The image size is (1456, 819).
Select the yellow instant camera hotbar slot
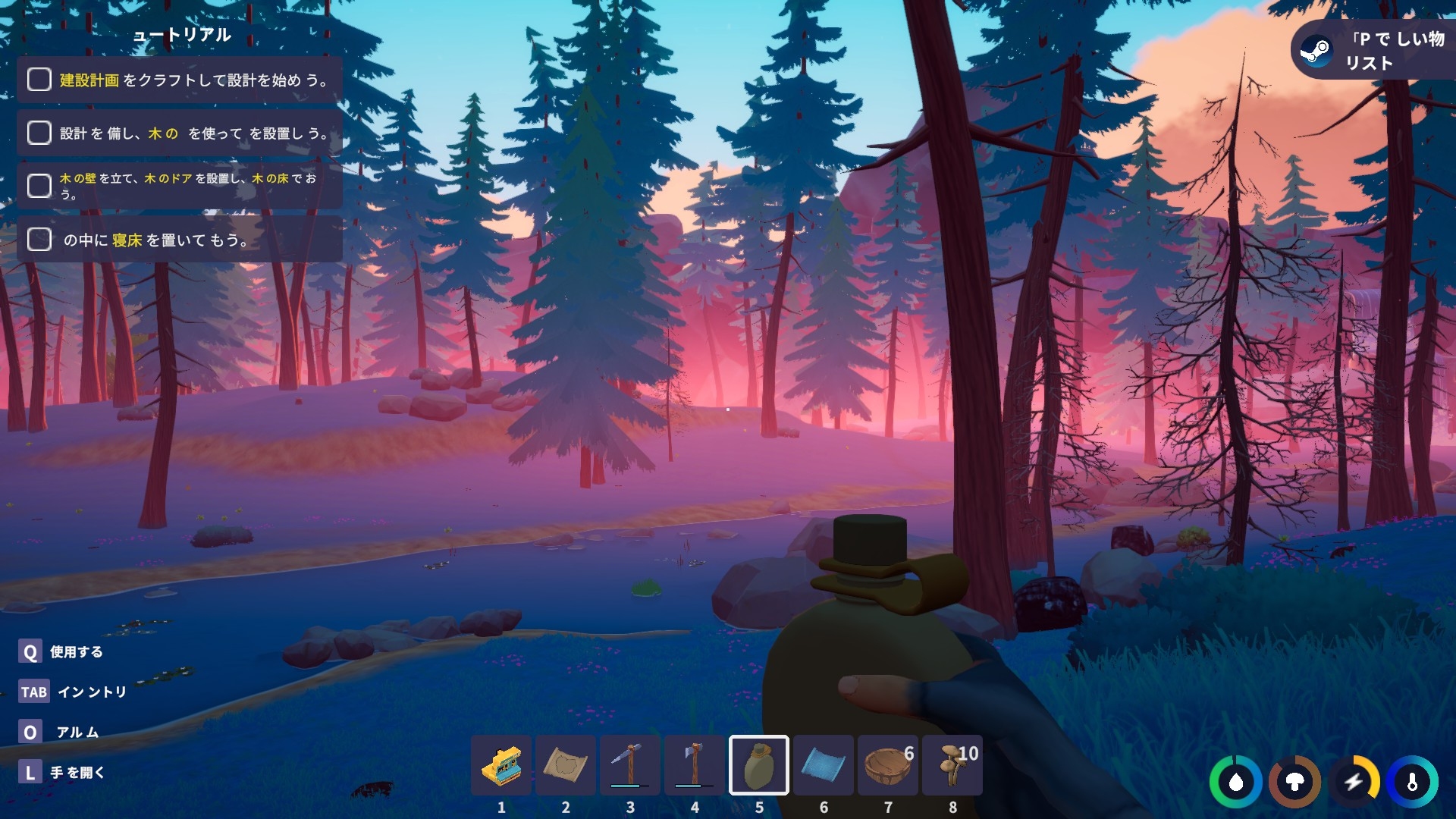click(x=500, y=765)
